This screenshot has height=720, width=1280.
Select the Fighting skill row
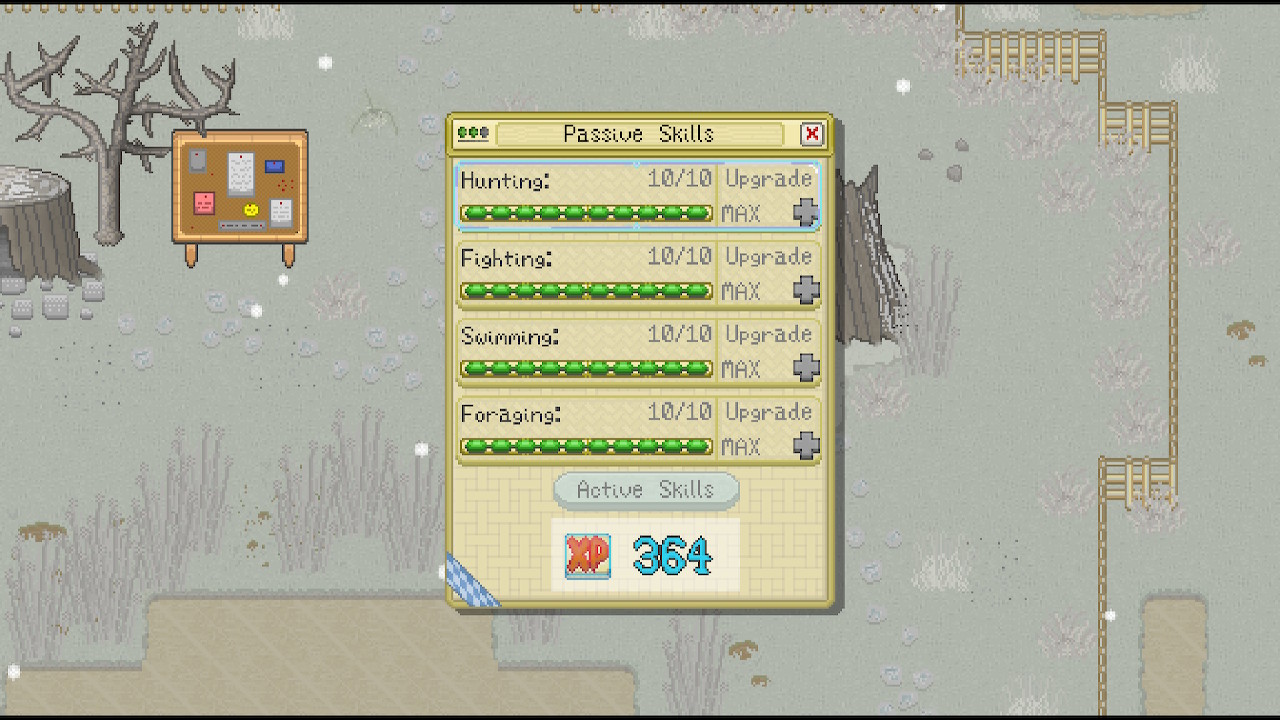(x=586, y=274)
